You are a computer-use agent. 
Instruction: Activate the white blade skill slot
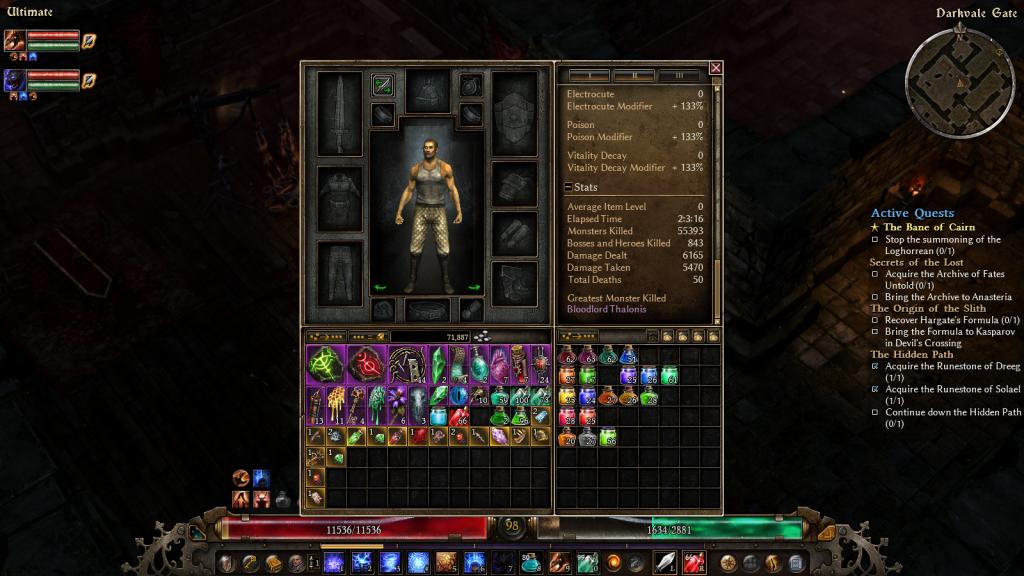(x=665, y=562)
